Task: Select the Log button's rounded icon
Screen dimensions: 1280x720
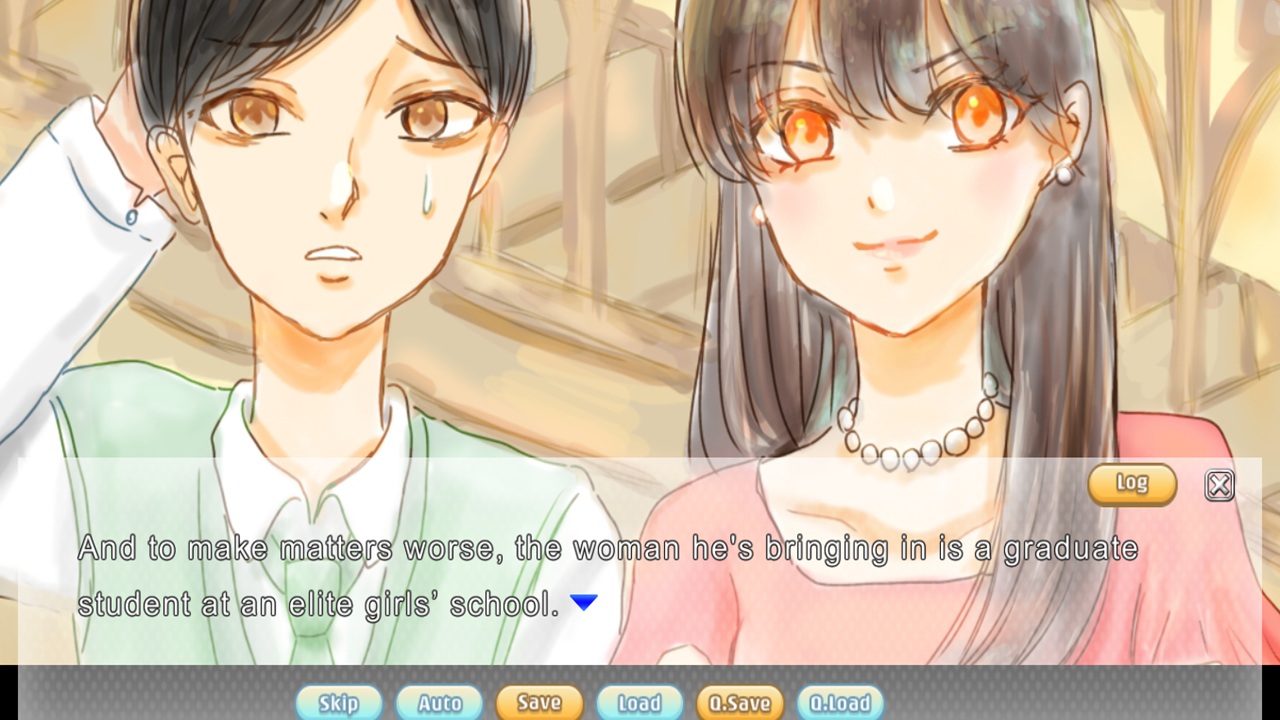Action: click(x=1134, y=484)
